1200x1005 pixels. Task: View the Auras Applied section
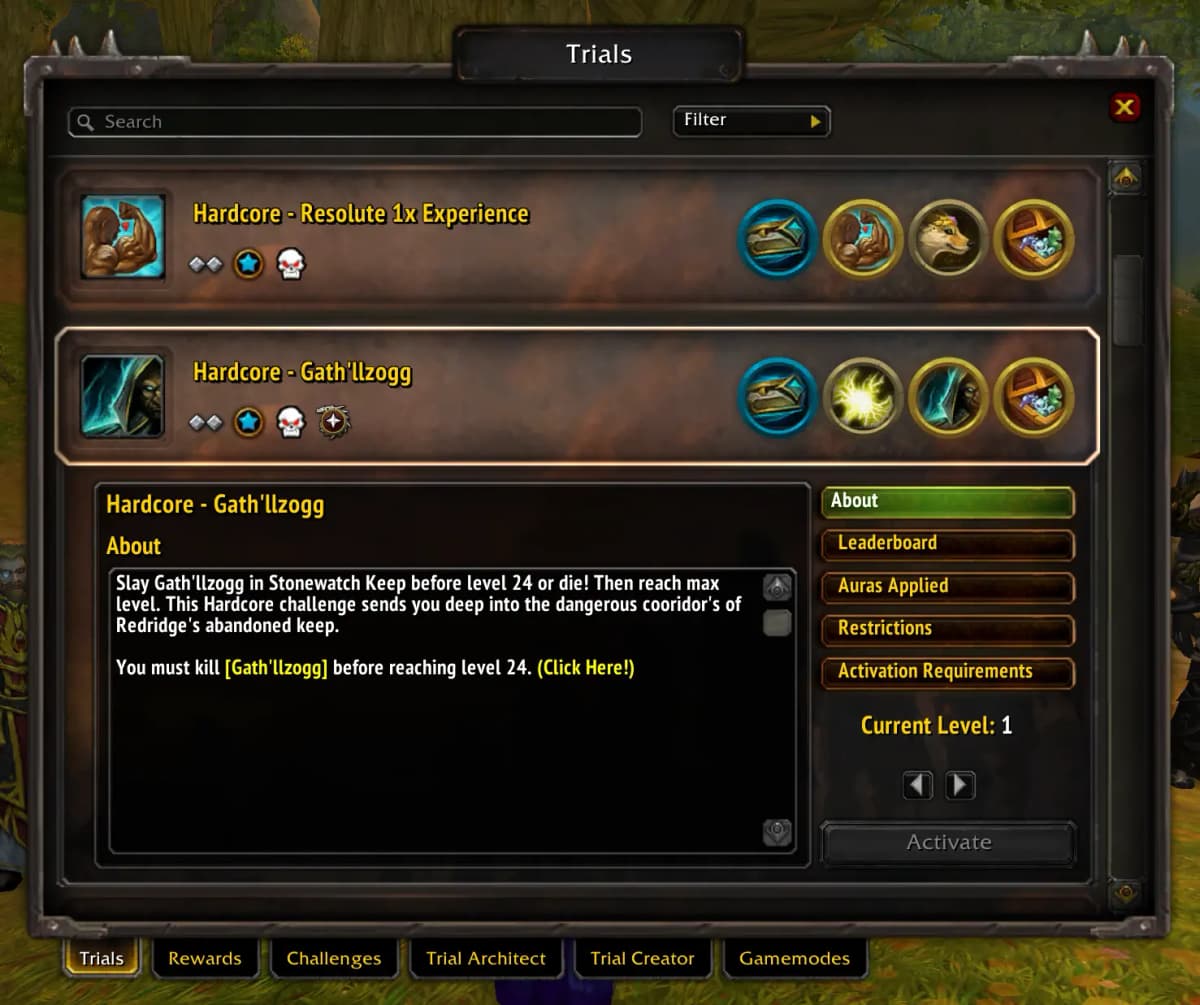pos(947,587)
